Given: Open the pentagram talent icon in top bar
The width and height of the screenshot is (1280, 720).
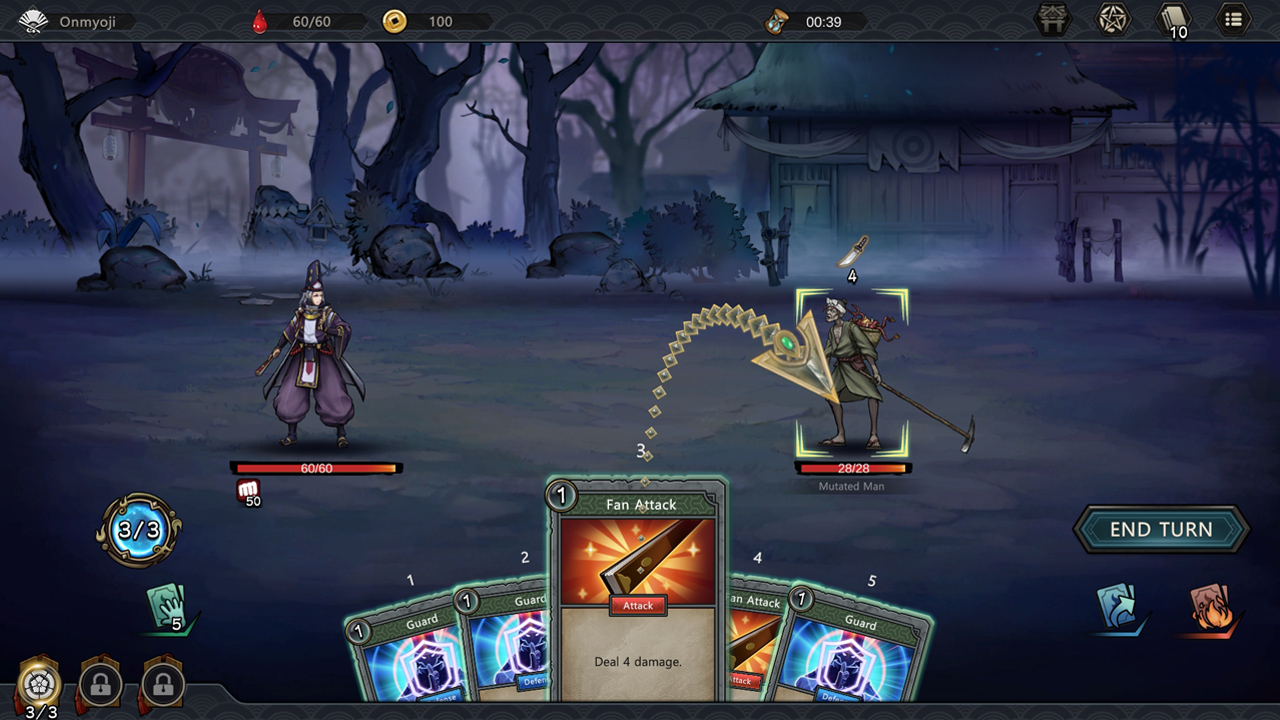Looking at the screenshot, I should click(1113, 19).
